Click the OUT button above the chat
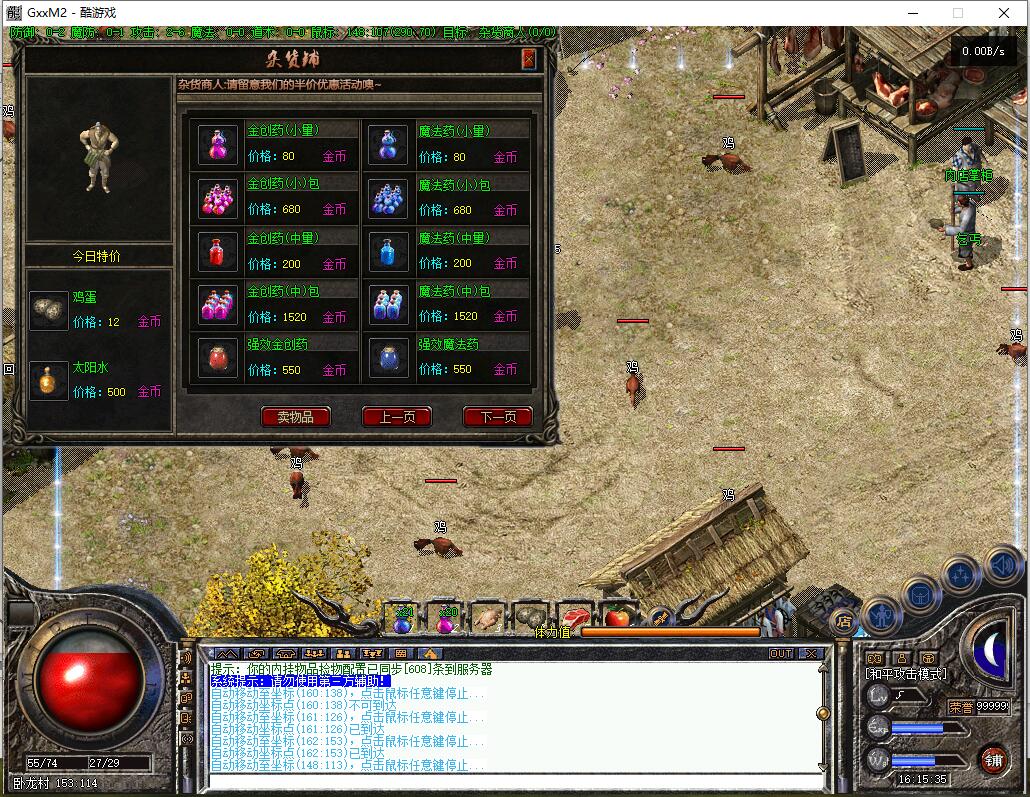This screenshot has height=797, width=1030. 781,653
